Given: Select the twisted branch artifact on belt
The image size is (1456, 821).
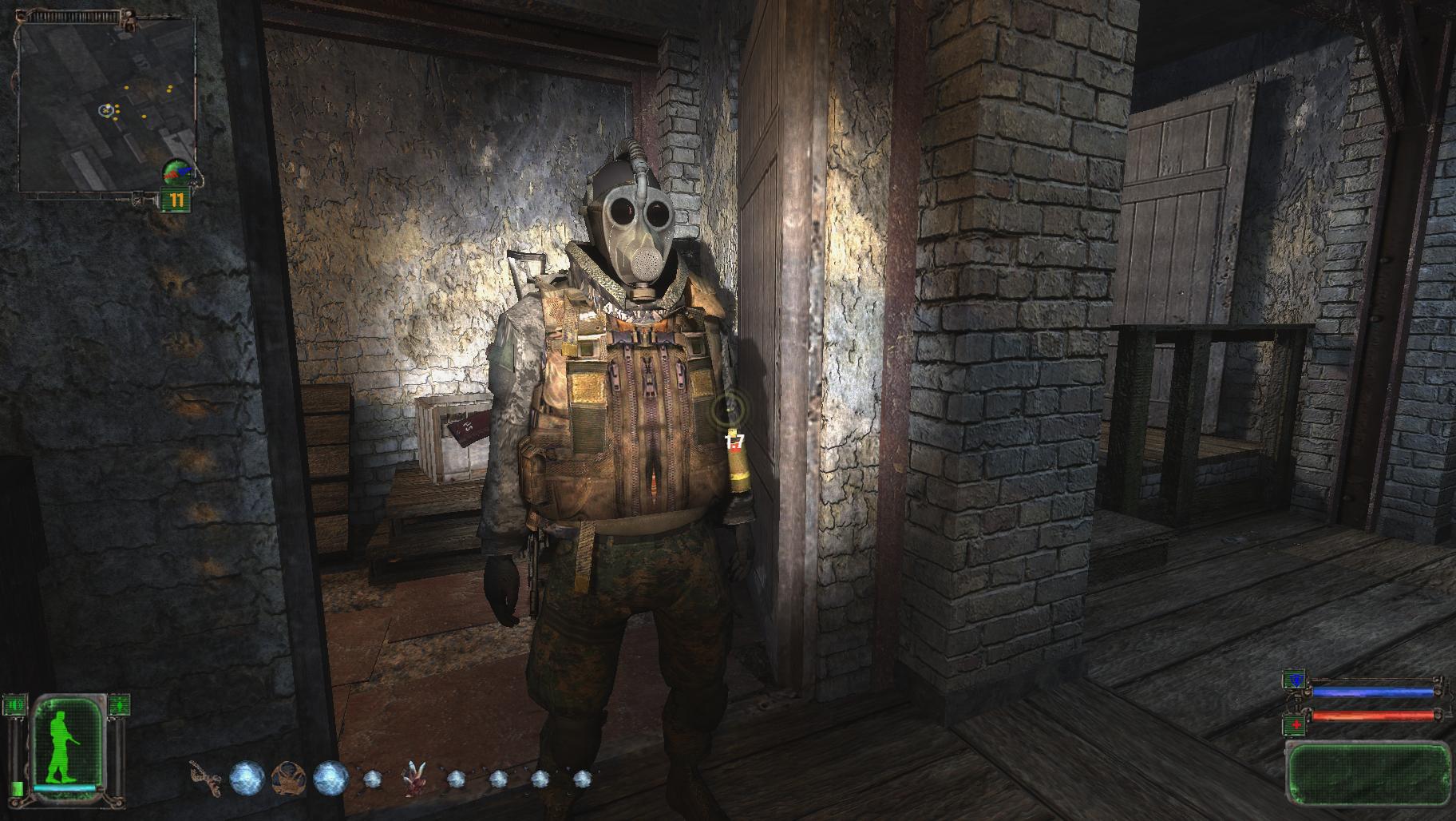Looking at the screenshot, I should [x=206, y=779].
